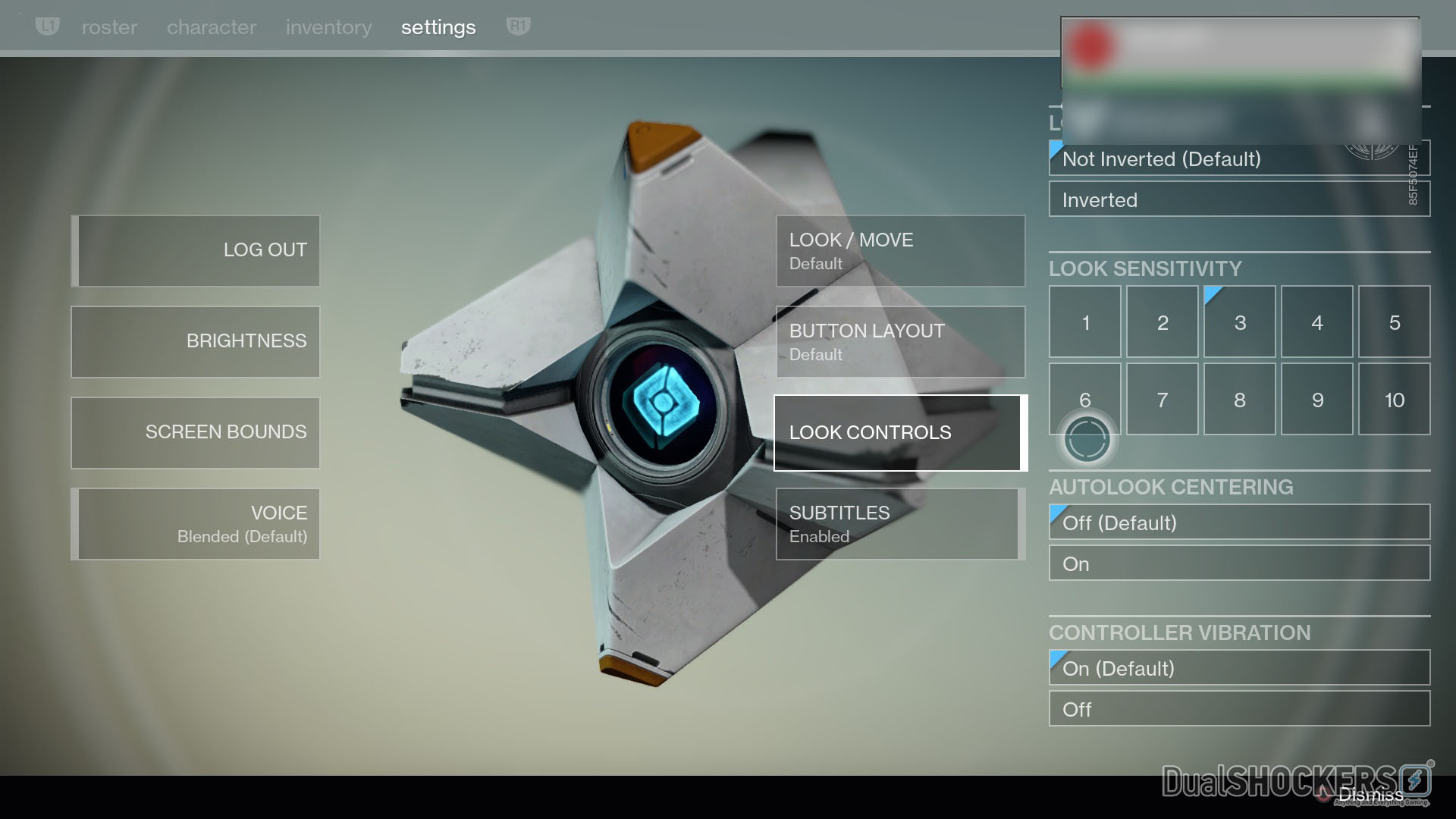Select the Look Controls entry
This screenshot has width=1456, height=819.
click(900, 432)
